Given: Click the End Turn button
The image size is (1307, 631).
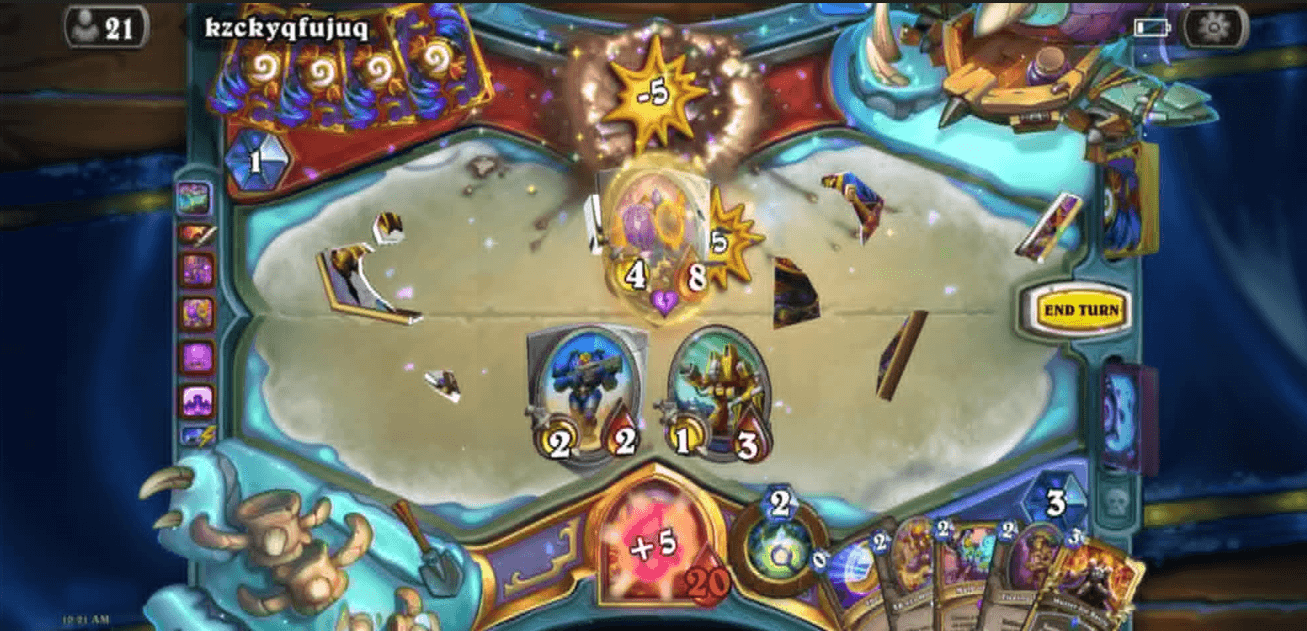Looking at the screenshot, I should [x=1079, y=310].
